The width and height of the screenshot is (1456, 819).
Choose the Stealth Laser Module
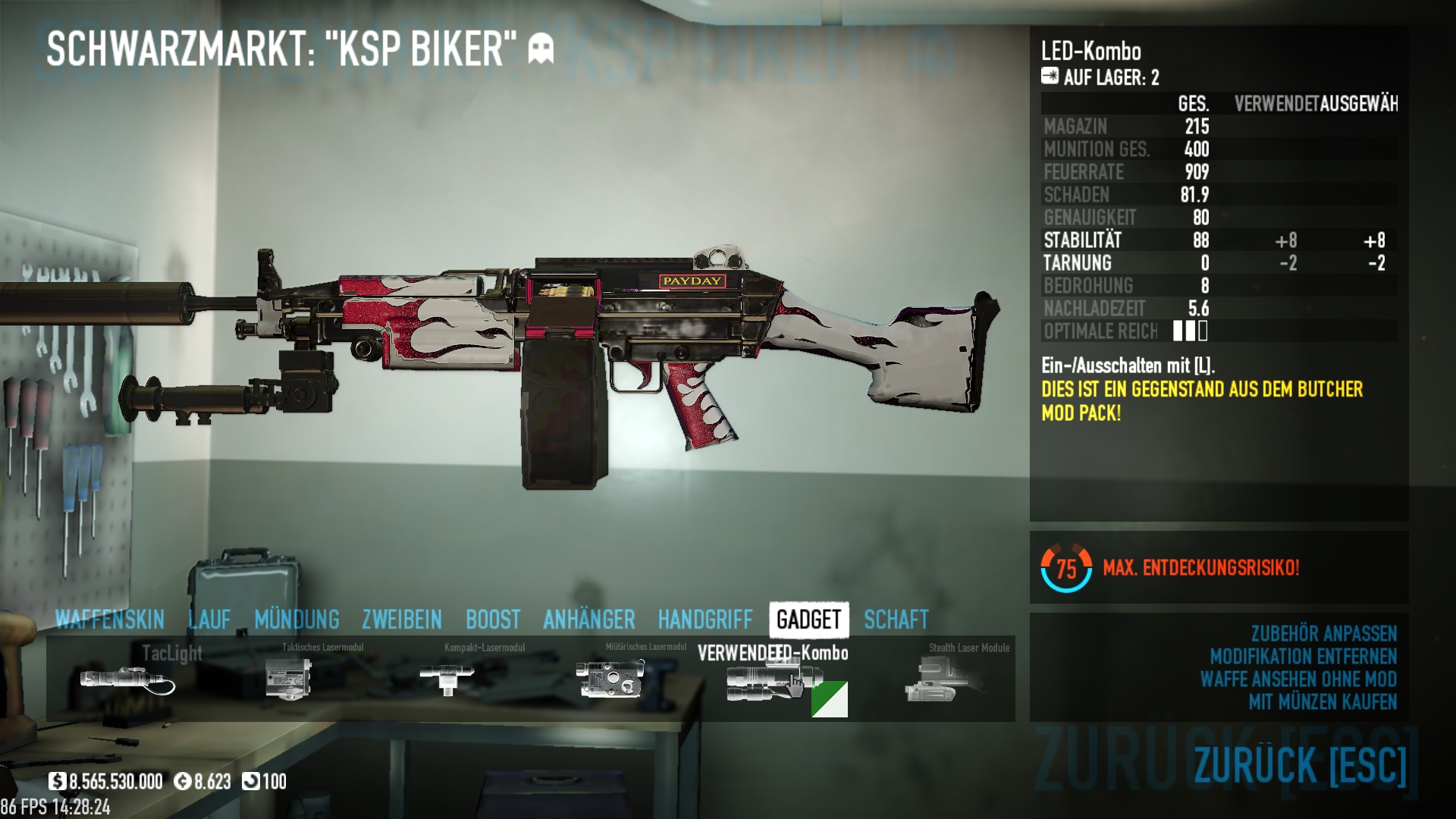coord(940,679)
